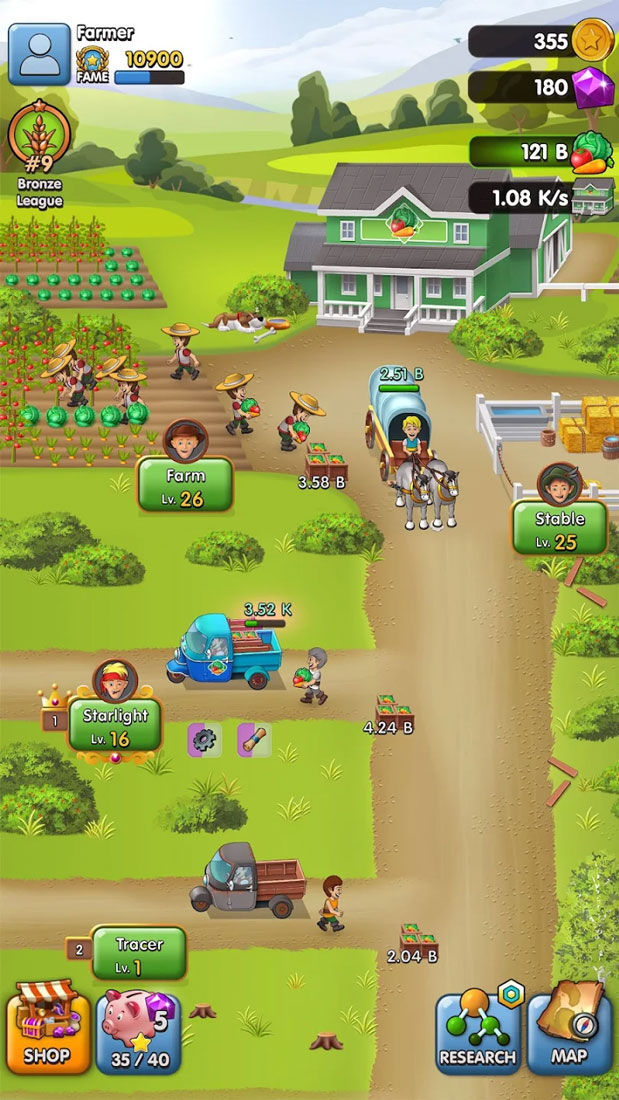Open the Farmer profile avatar
This screenshot has width=619, height=1100.
click(x=39, y=53)
